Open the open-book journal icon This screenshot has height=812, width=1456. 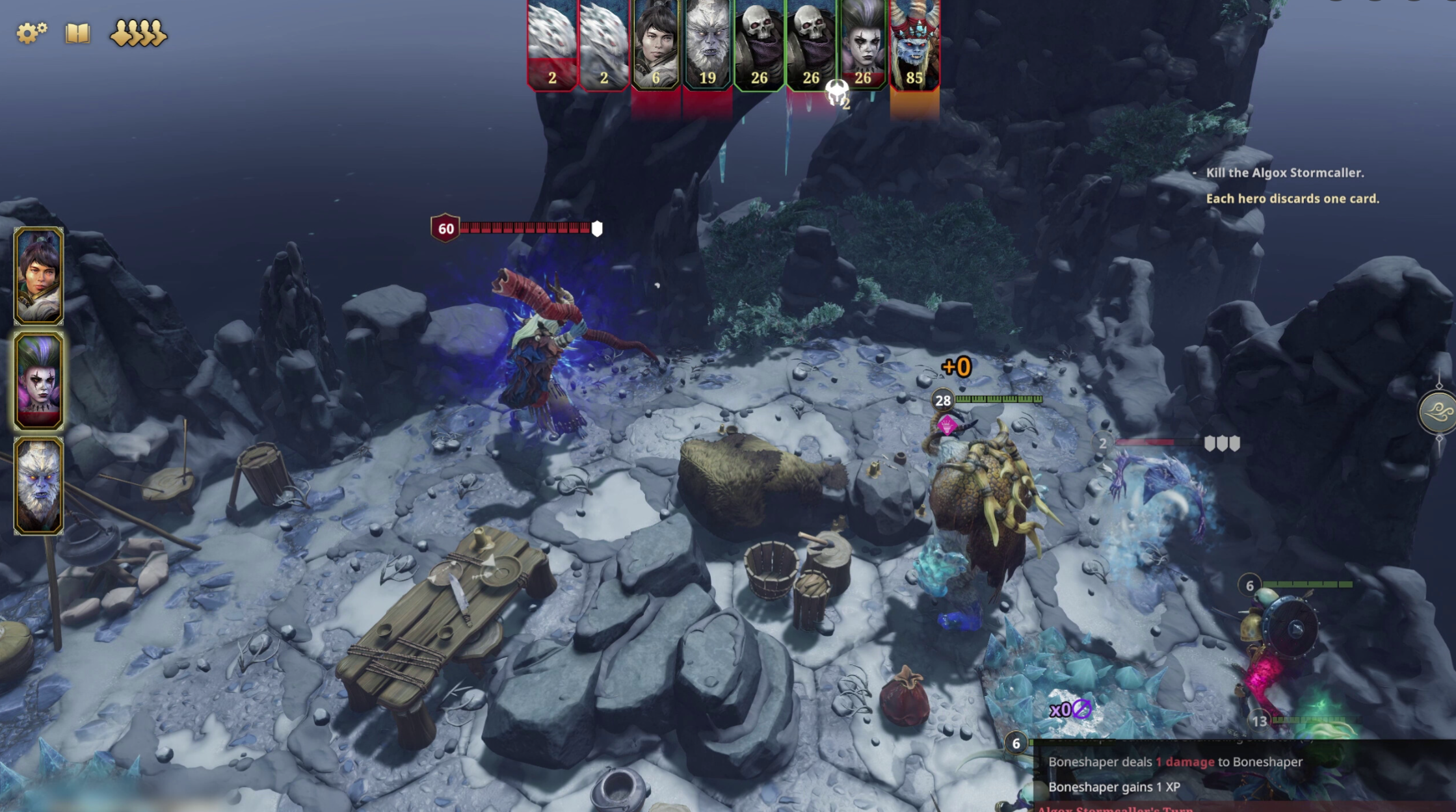coord(77,33)
